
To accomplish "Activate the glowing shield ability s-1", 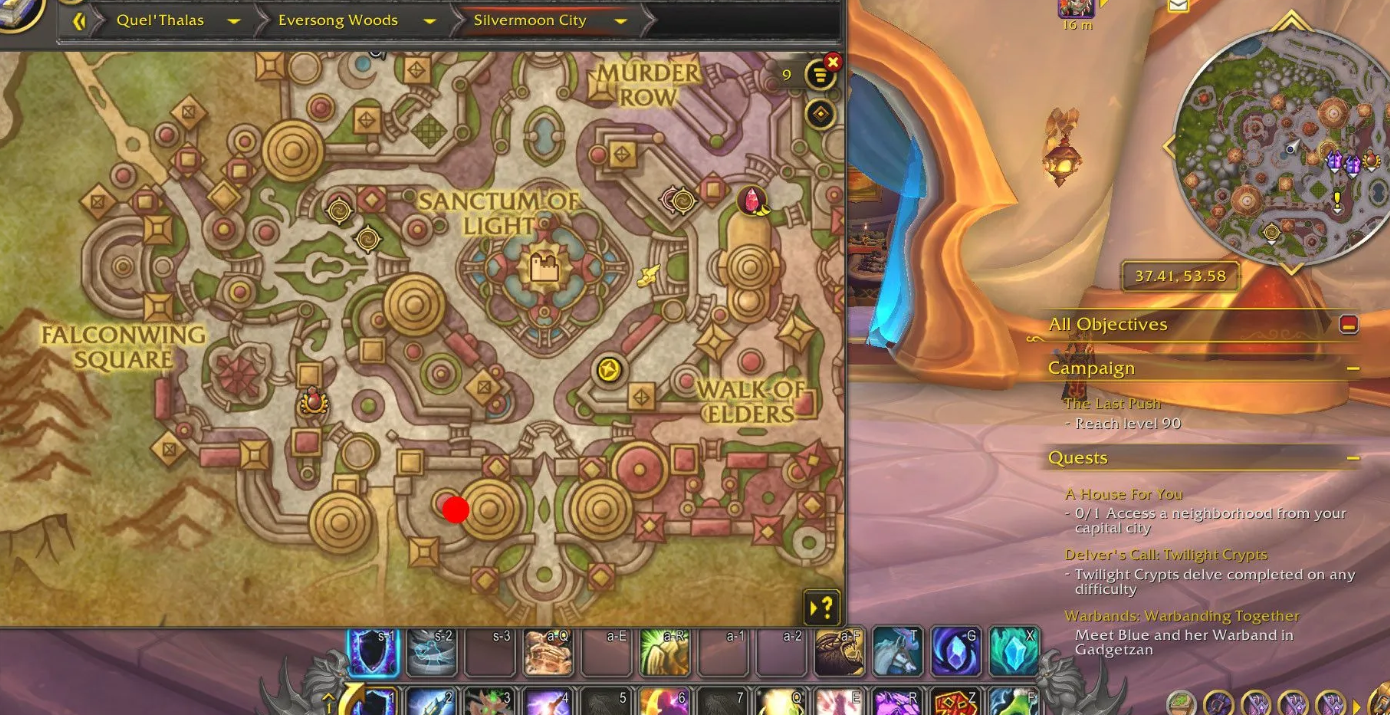I will 373,652.
